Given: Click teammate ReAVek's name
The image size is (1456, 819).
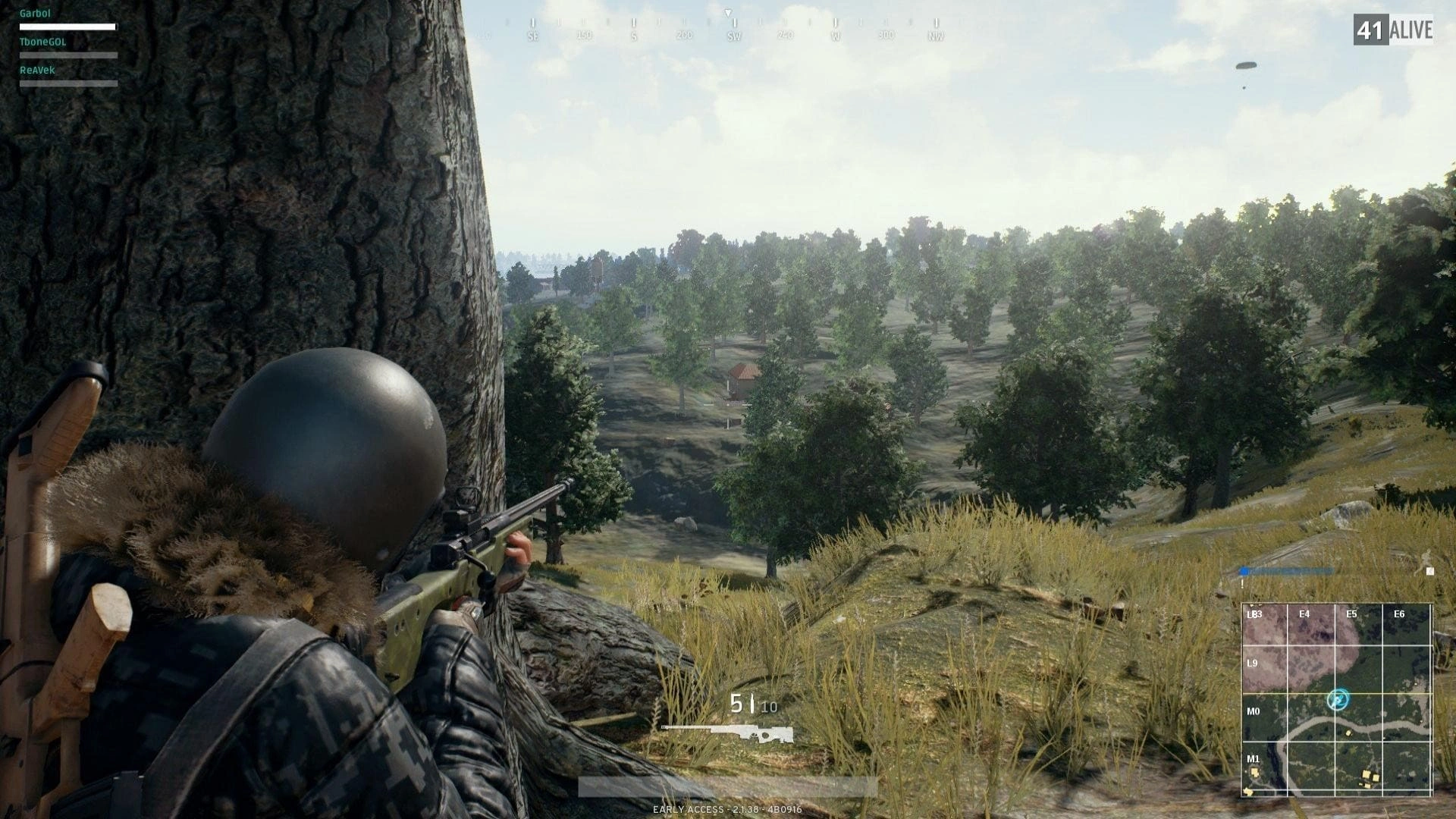Looking at the screenshot, I should [37, 70].
